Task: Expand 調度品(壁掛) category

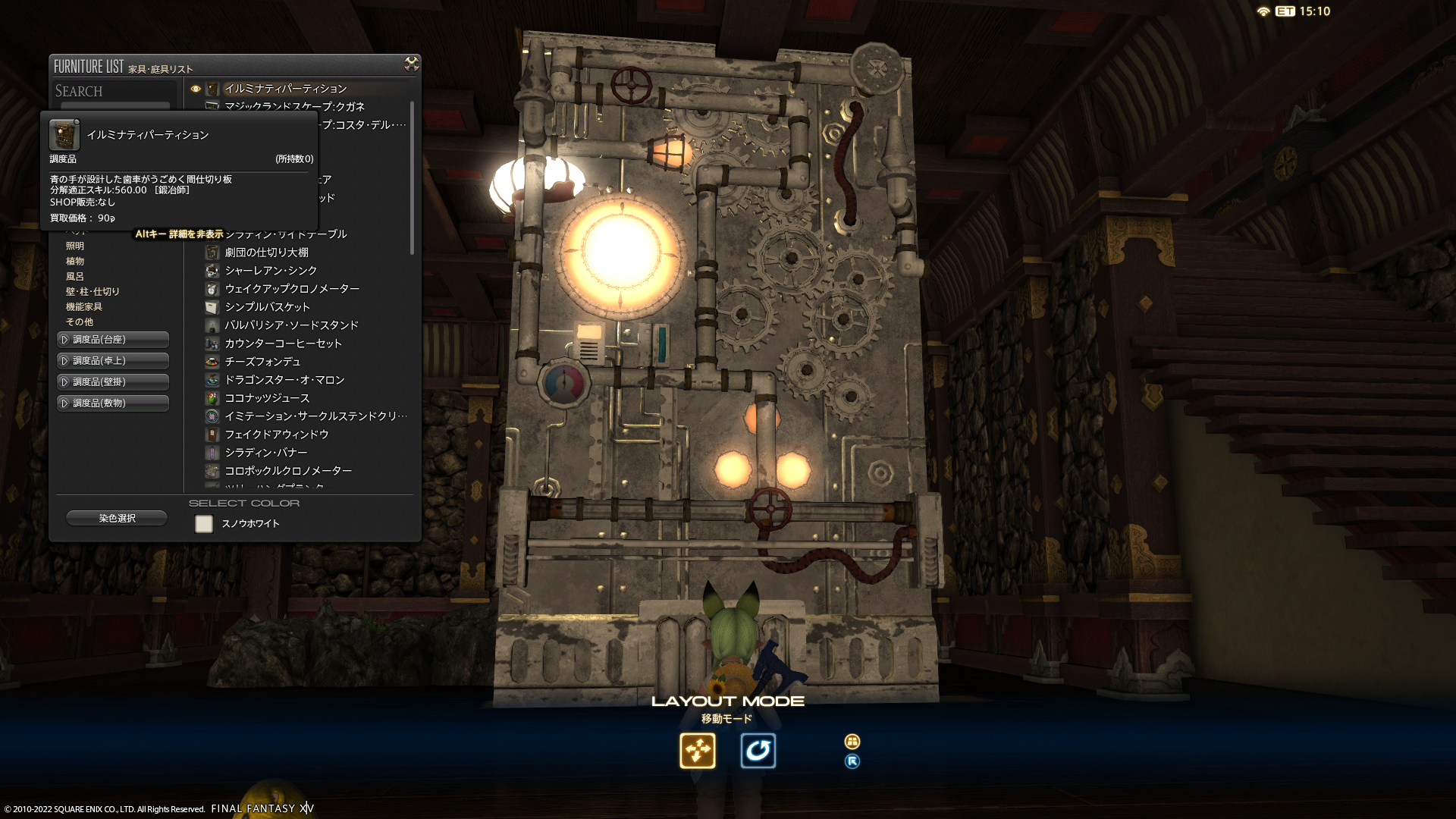Action: pos(113,382)
